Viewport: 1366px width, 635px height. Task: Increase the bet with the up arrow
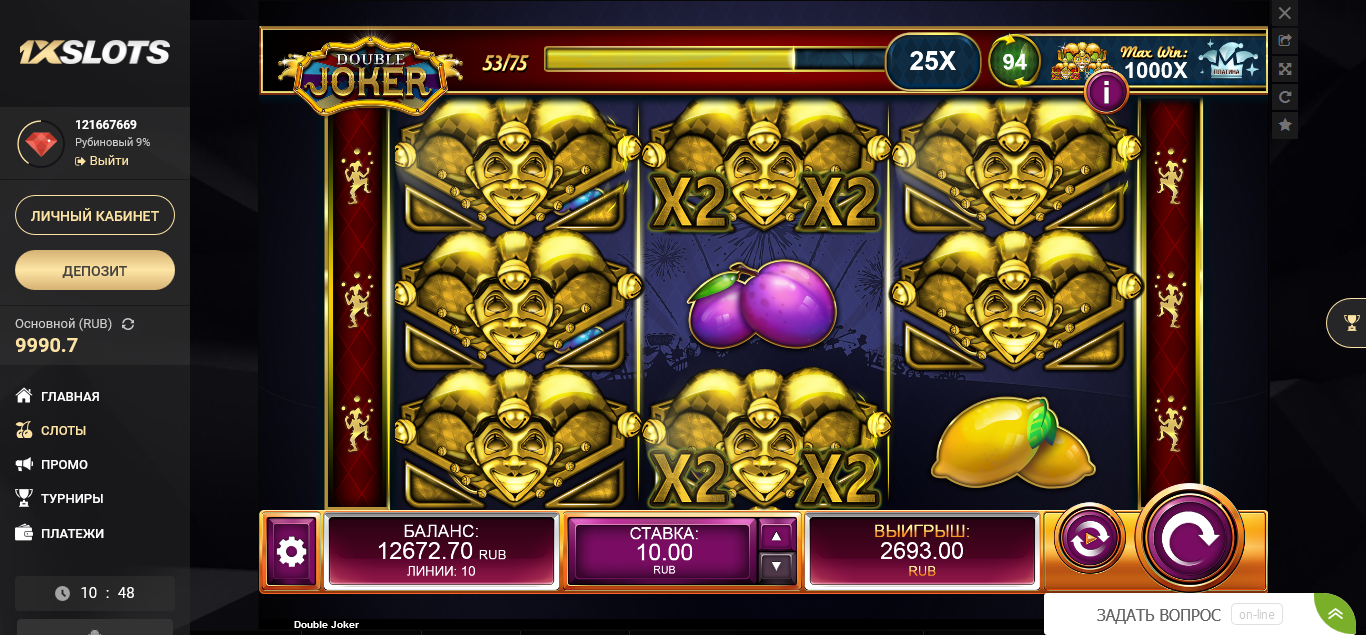point(777,536)
